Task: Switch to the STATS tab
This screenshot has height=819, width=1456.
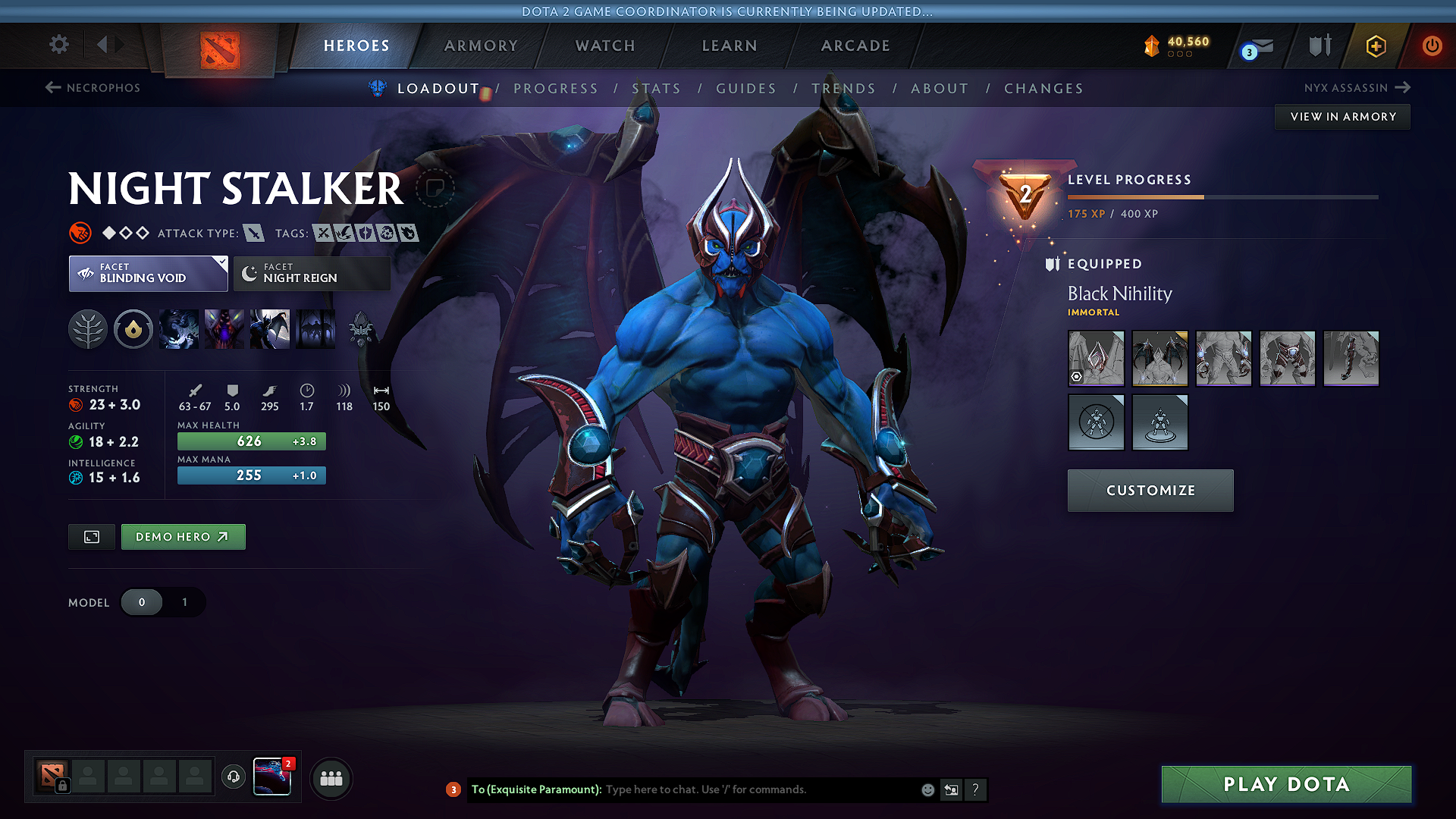Action: point(657,88)
